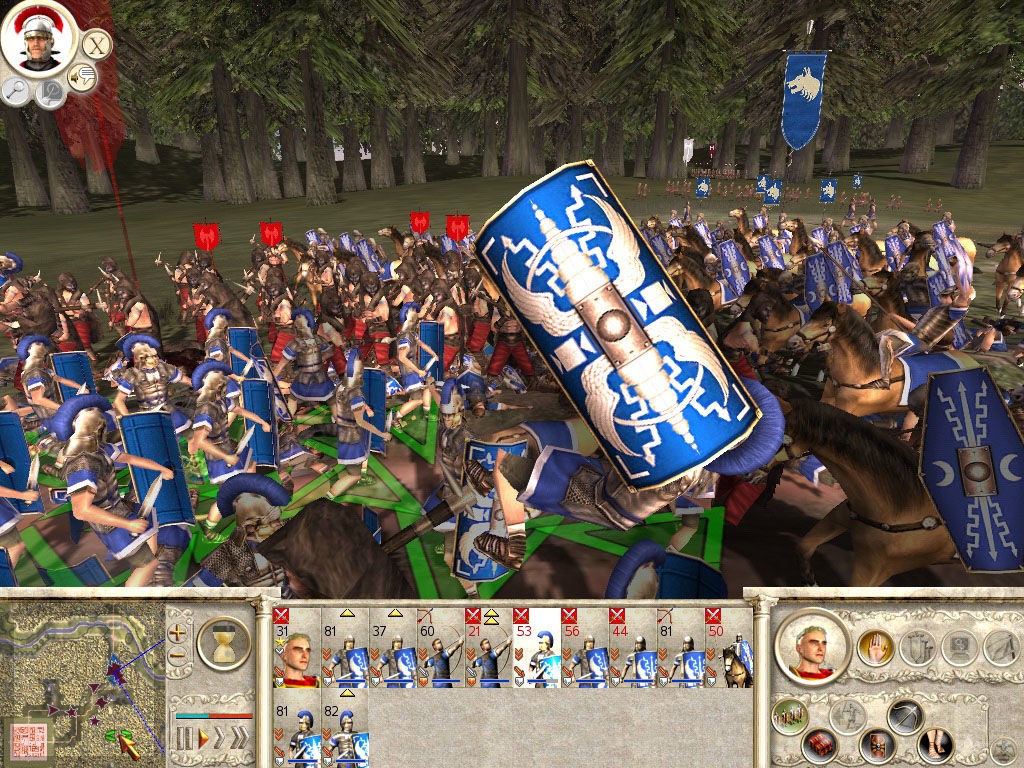Set battle to normal play speed

pyautogui.click(x=203, y=739)
